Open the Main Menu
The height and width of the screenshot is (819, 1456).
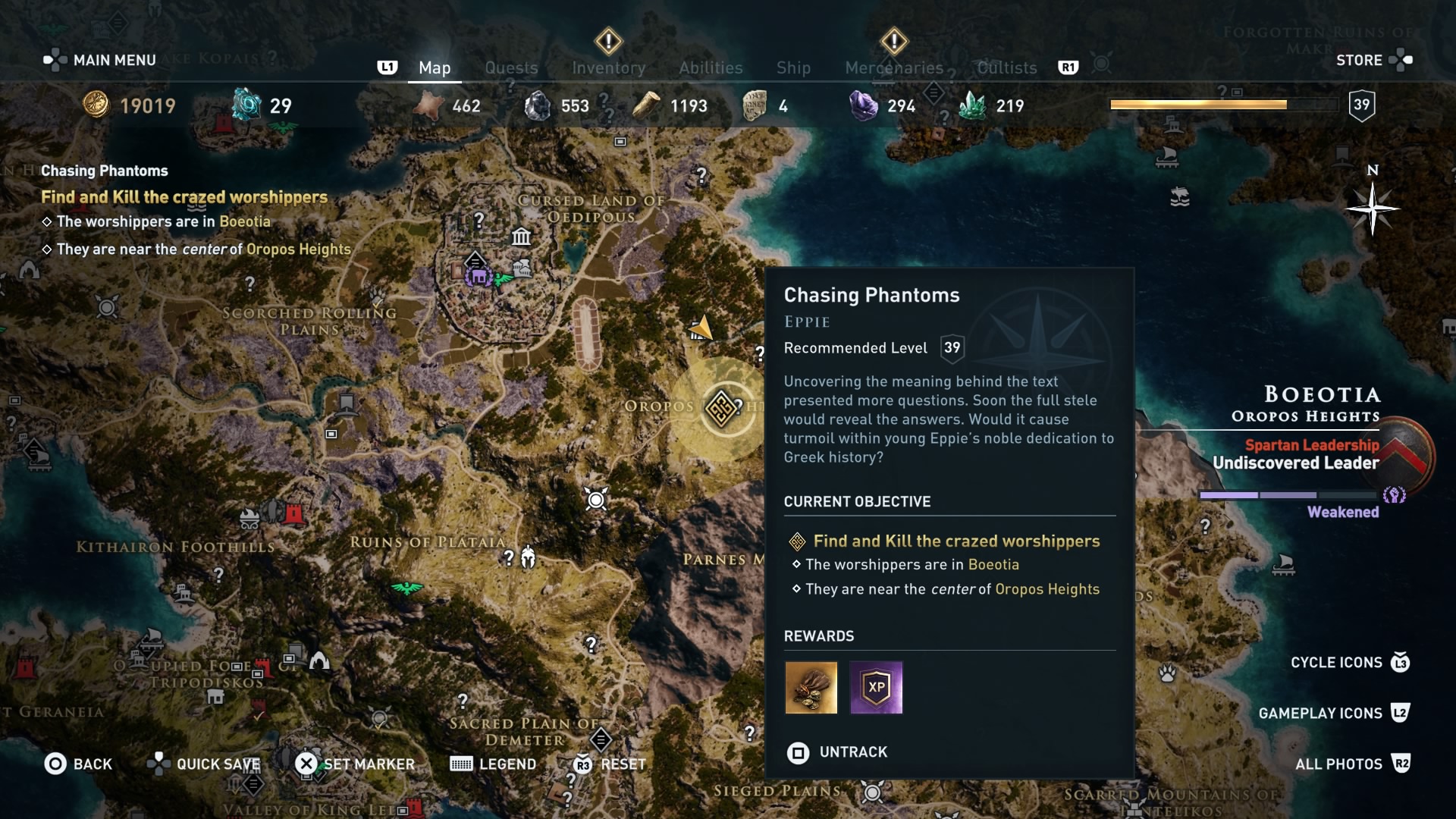point(100,60)
